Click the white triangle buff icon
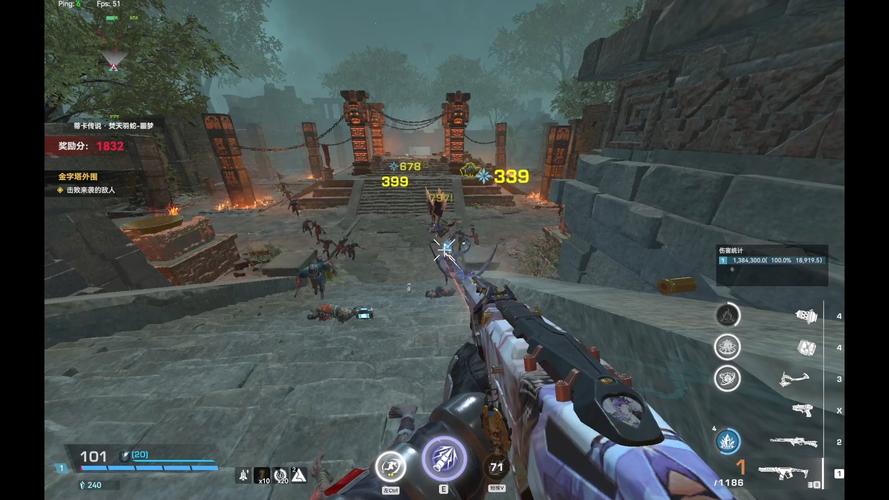This screenshot has width=889, height=500. 298,475
